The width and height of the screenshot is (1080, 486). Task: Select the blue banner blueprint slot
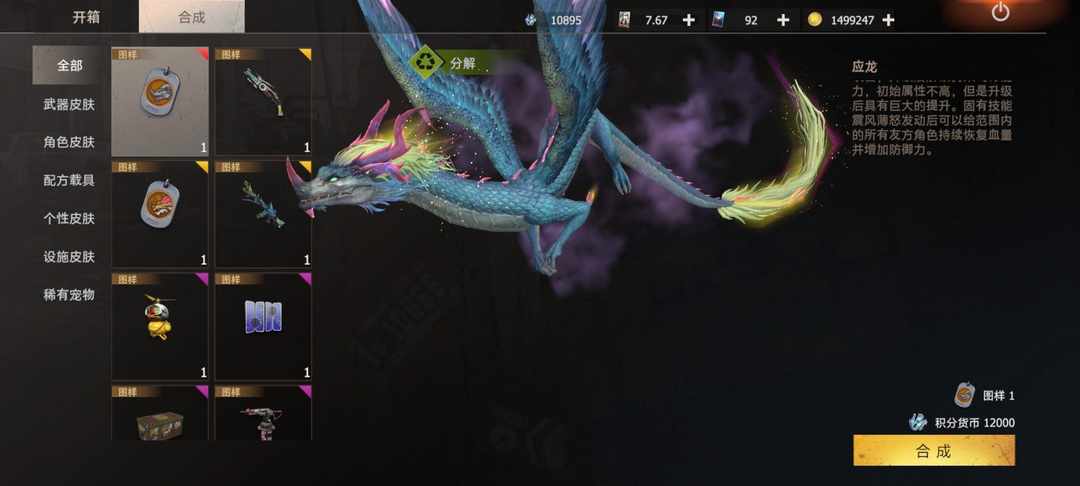tap(263, 325)
